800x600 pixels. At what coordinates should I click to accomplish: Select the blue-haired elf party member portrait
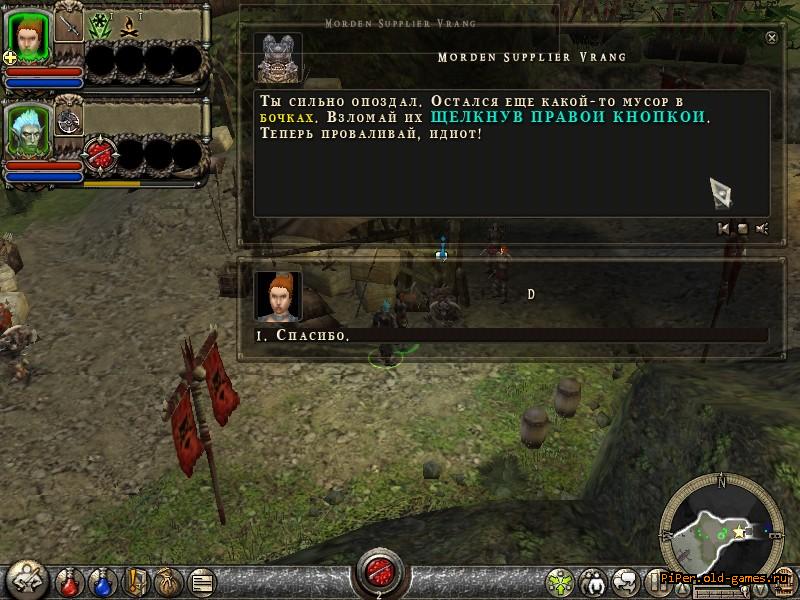[x=29, y=129]
